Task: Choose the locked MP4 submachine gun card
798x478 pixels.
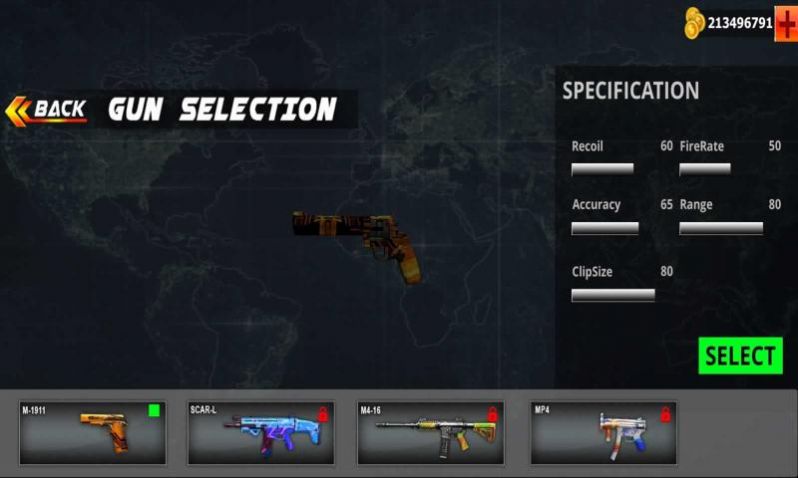Action: click(603, 433)
